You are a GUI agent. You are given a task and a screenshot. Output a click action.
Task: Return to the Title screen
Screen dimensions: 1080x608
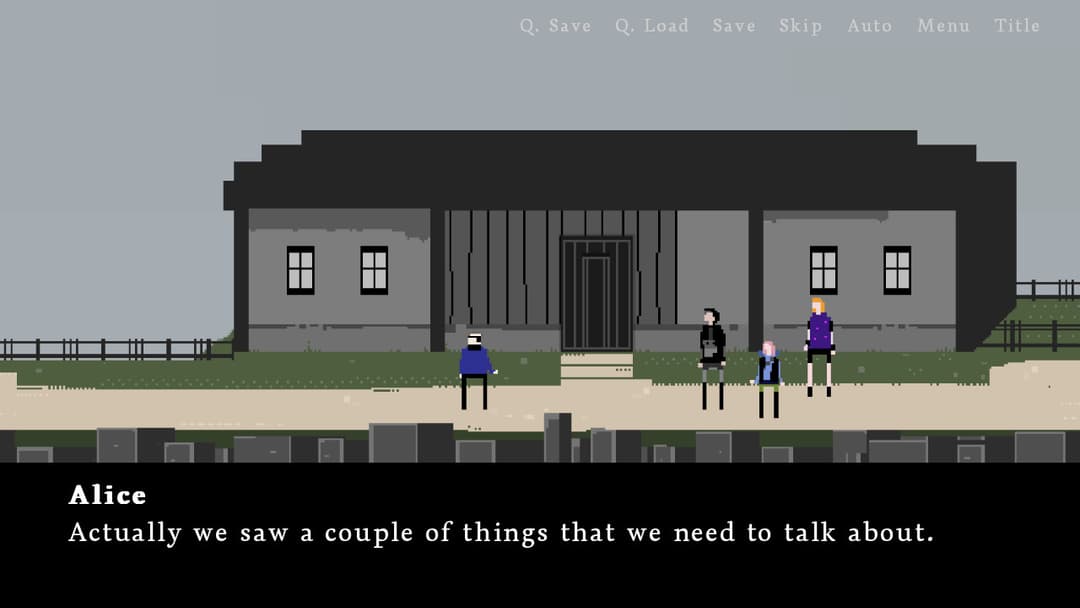pyautogui.click(x=1017, y=26)
